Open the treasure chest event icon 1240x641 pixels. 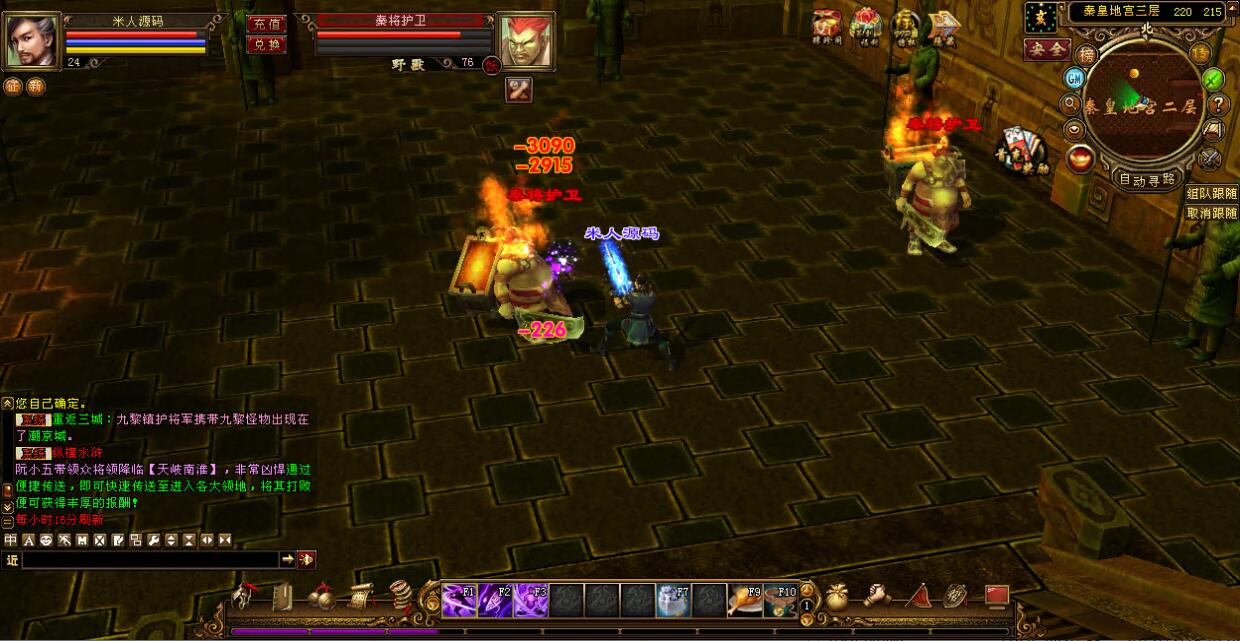coord(827,26)
